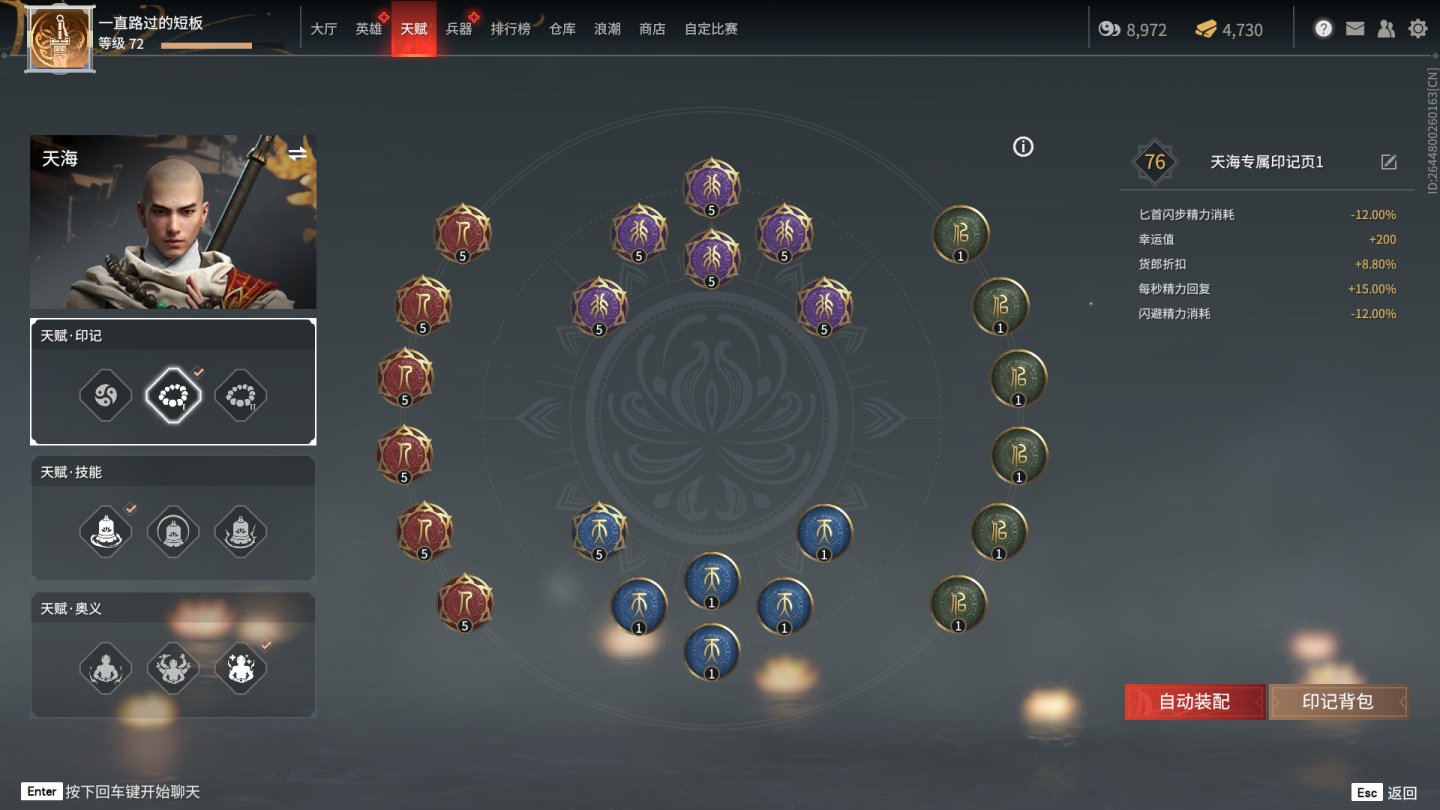Open the gear settings icon
1440x810 pixels.
pos(1417,29)
